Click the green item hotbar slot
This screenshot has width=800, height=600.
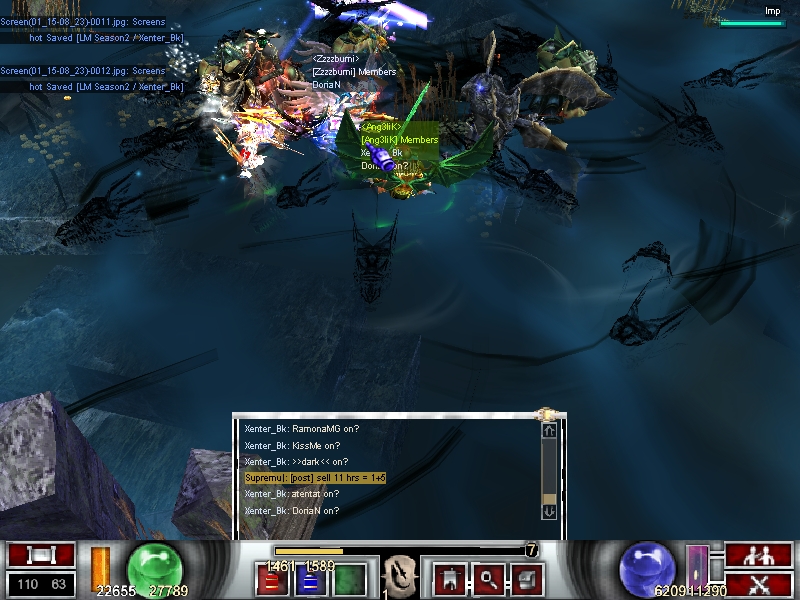click(x=349, y=579)
